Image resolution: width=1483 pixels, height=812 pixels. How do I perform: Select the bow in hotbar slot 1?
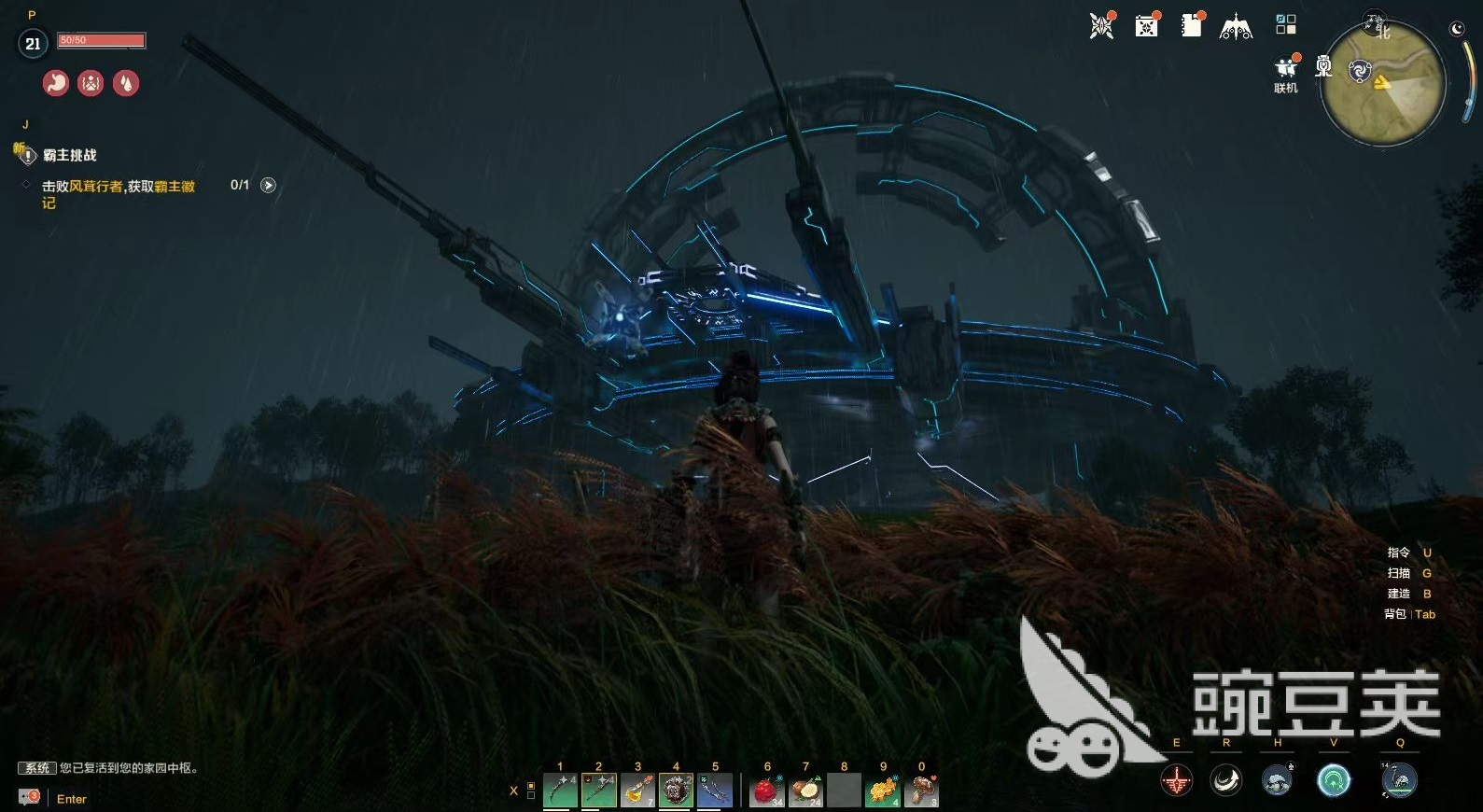[560, 791]
